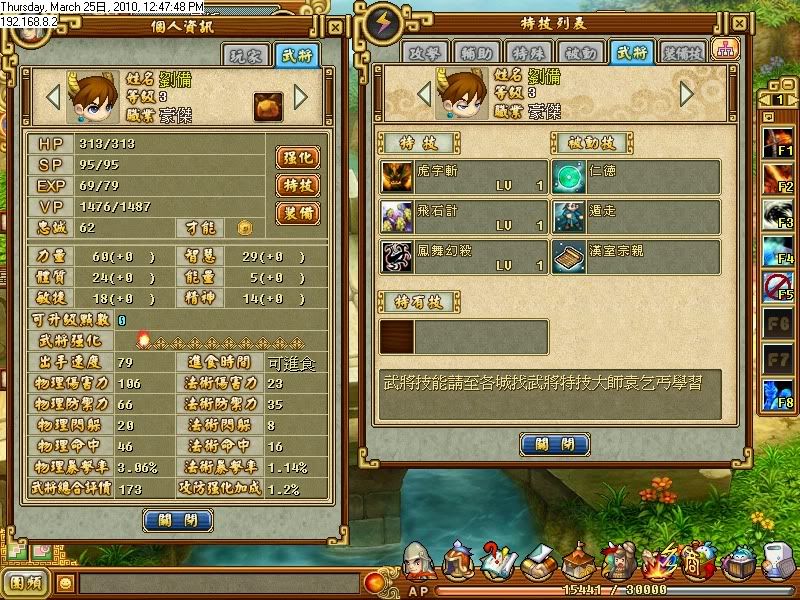The height and width of the screenshot is (600, 800).
Task: Show next general in the skill list panel
Action: pos(687,93)
